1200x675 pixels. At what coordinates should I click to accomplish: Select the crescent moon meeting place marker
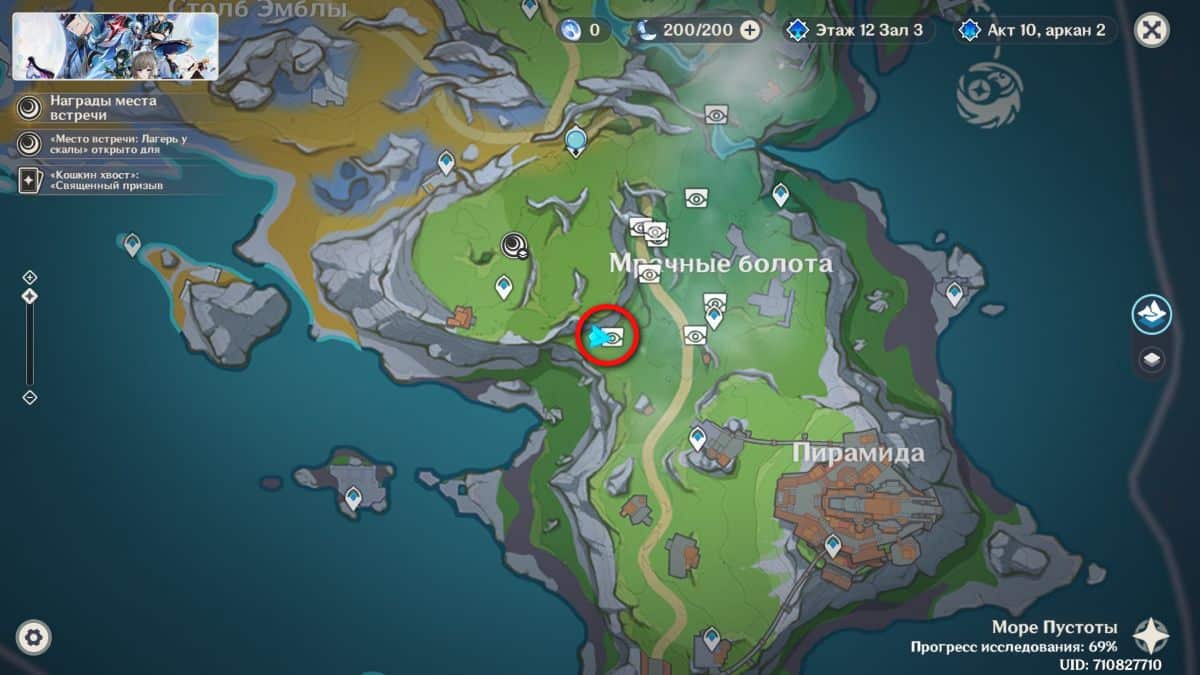coord(516,246)
